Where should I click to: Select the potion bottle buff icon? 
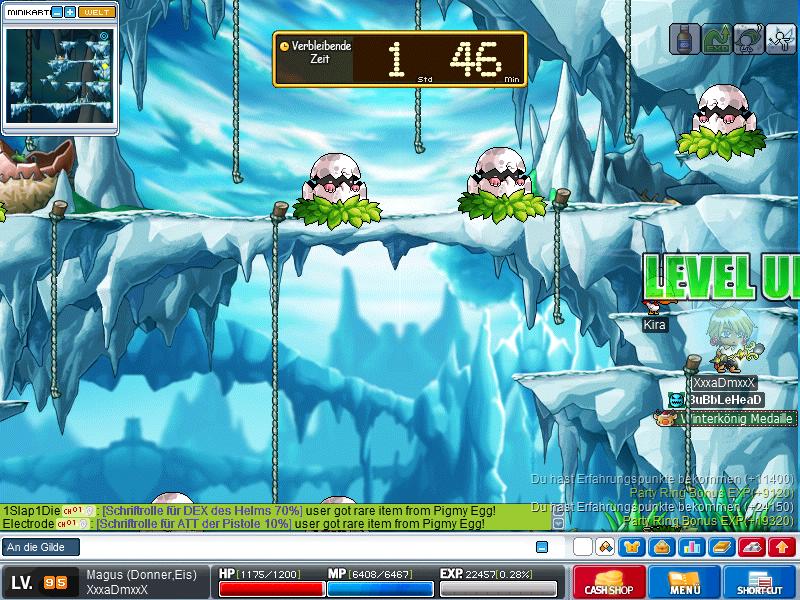coord(685,39)
